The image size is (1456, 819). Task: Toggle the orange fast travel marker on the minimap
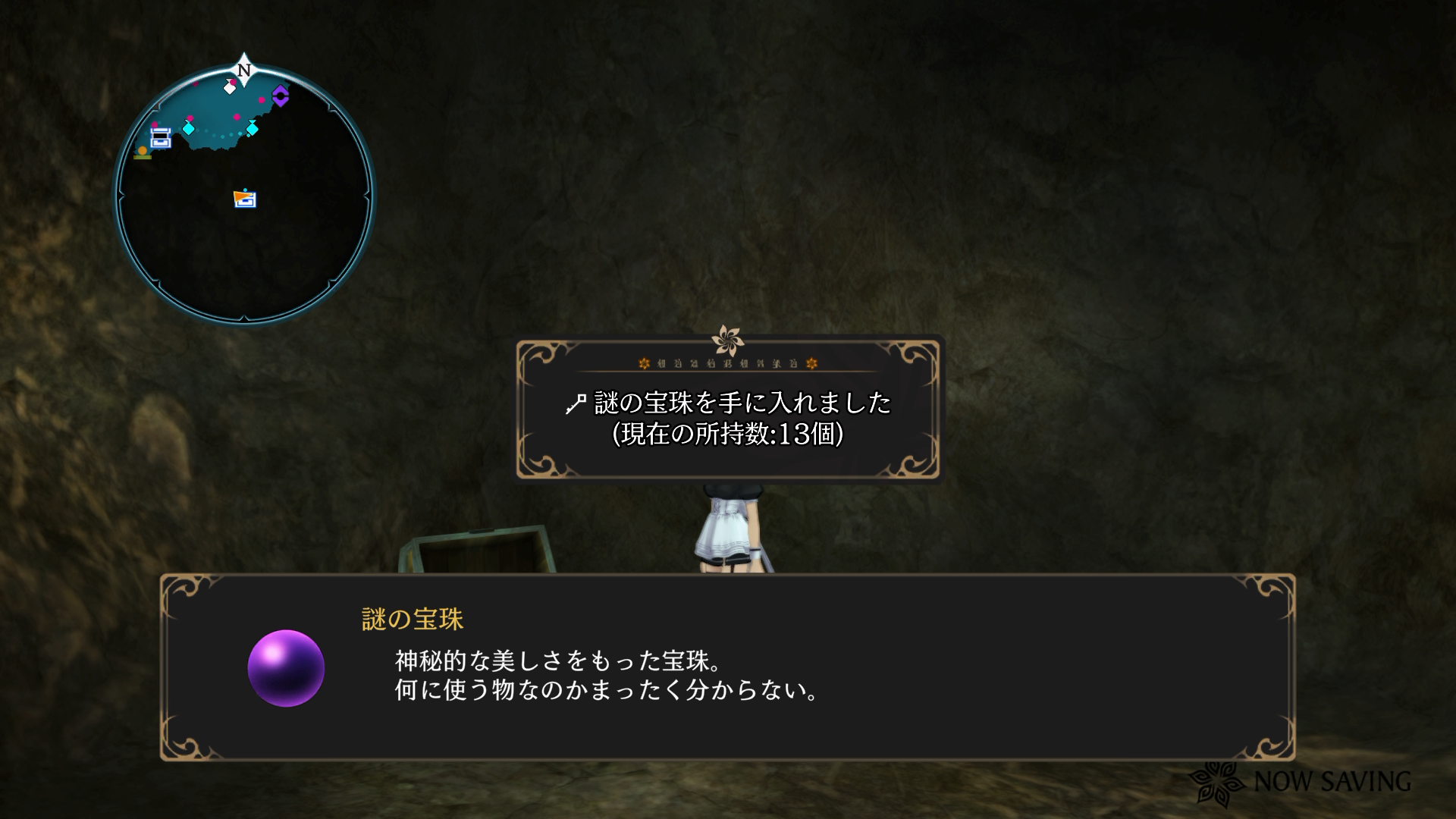coord(142,151)
